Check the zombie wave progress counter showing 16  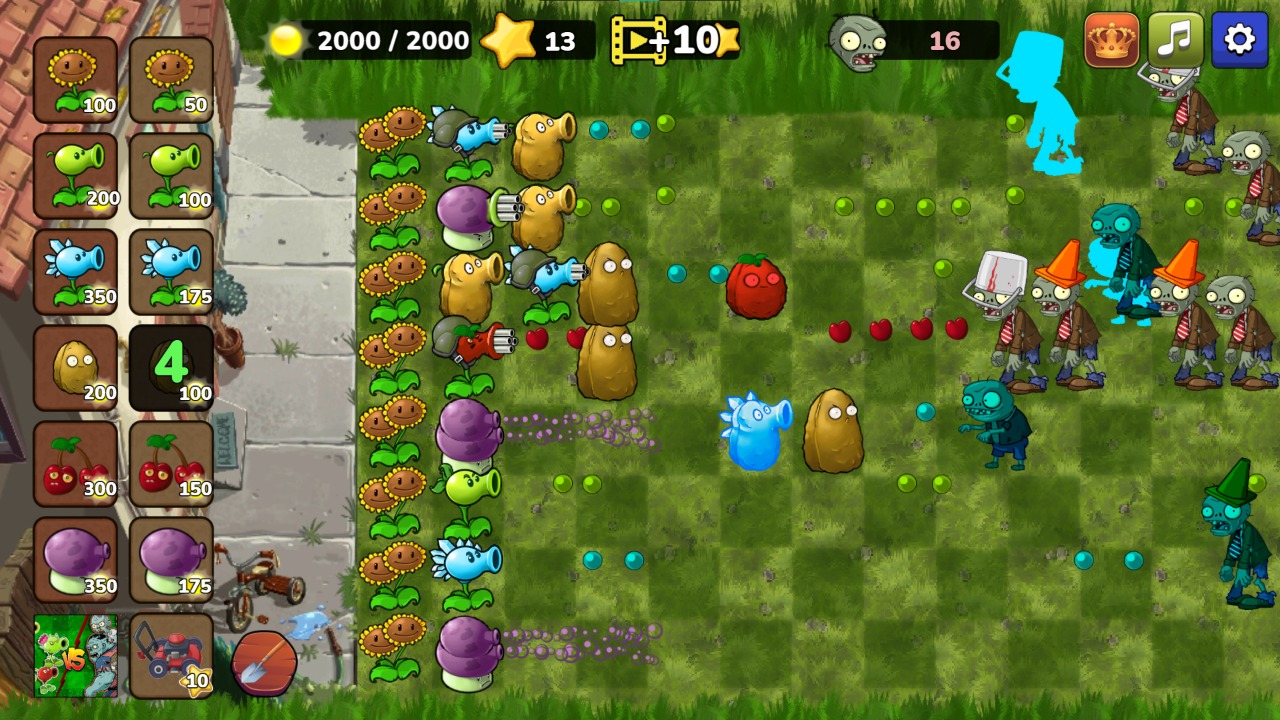click(912, 40)
